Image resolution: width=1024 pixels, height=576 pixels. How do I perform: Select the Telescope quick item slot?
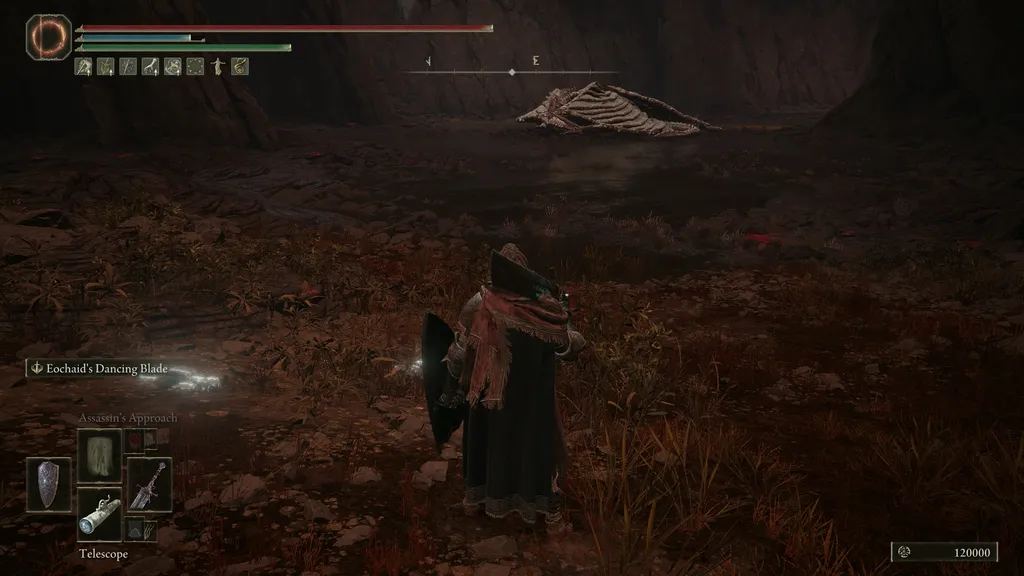(99, 514)
